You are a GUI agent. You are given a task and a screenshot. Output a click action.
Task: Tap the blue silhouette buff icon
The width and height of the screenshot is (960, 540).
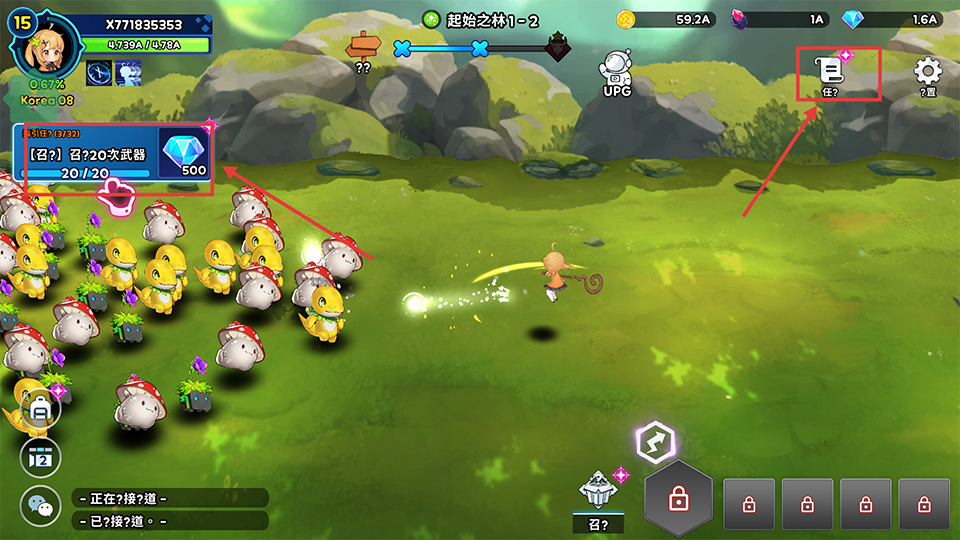[x=127, y=71]
